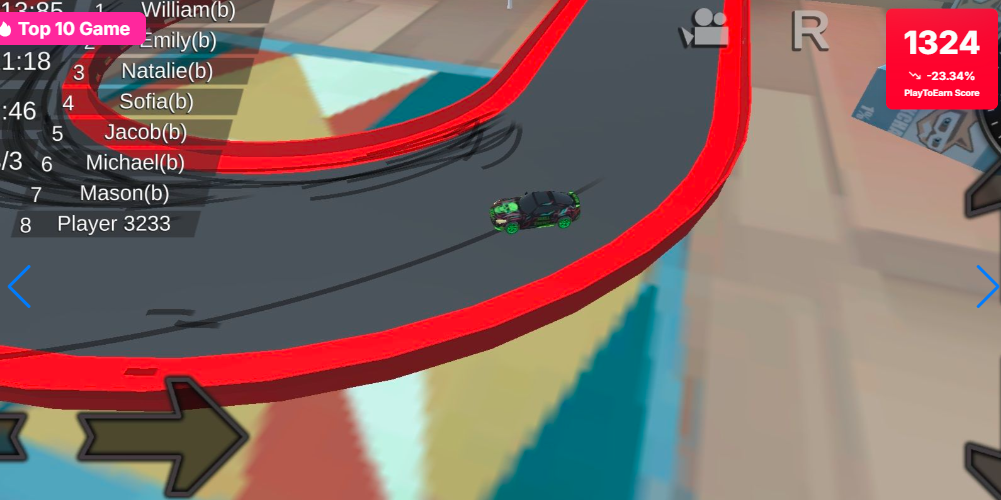1001x500 pixels.
Task: Open the Top 10 Game badge
Action: click(x=70, y=29)
